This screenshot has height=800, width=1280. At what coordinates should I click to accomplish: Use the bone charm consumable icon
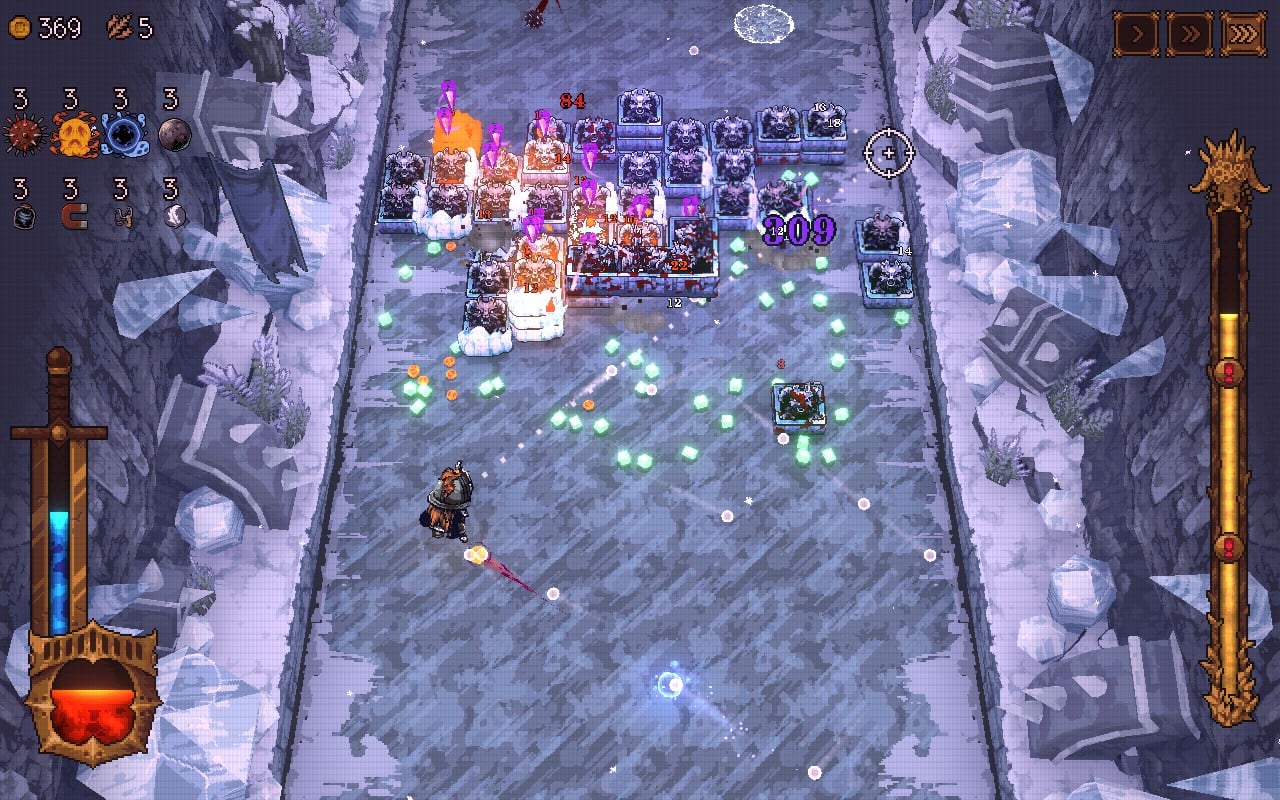[x=122, y=217]
